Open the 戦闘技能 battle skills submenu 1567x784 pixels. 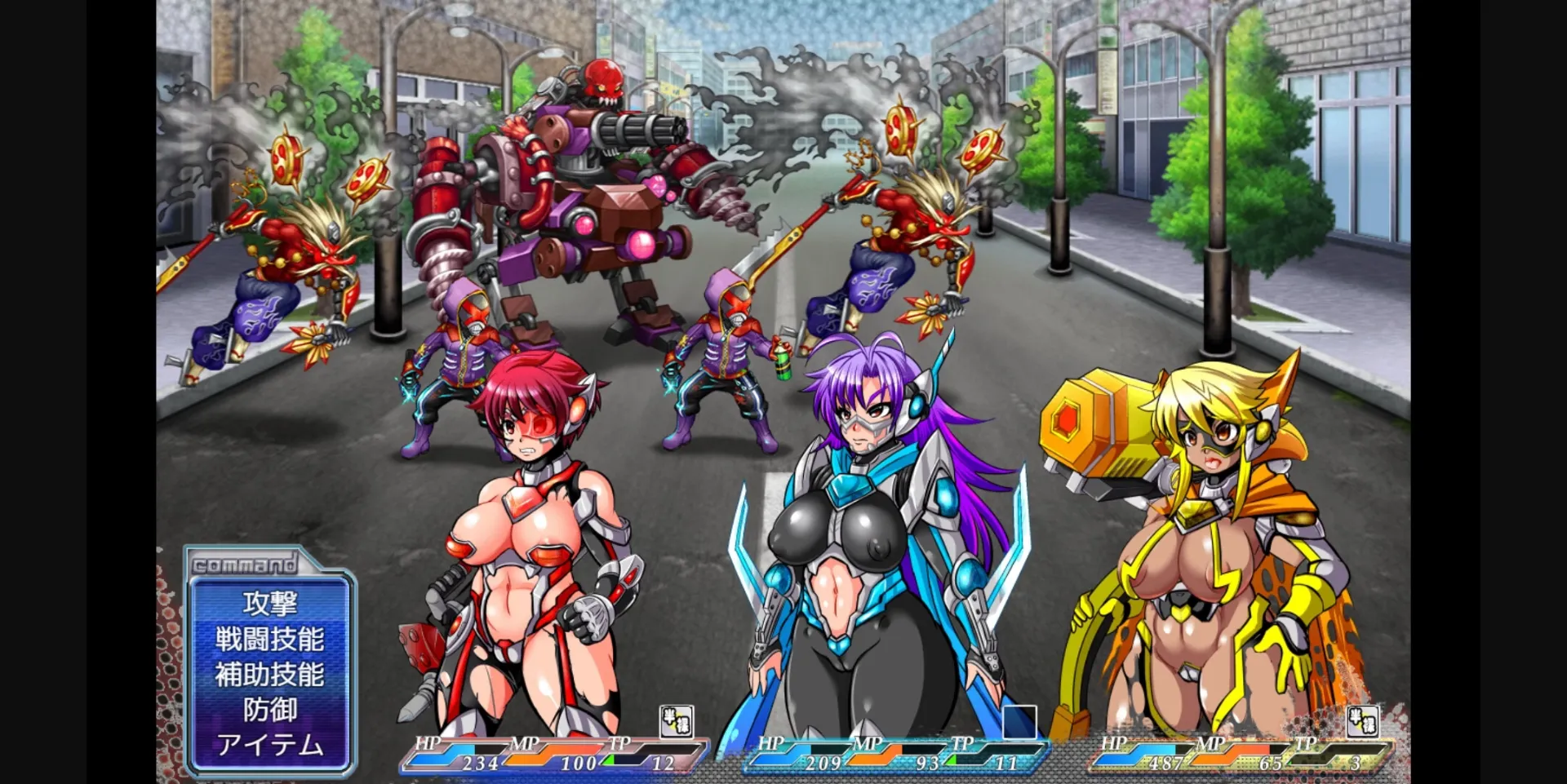pyautogui.click(x=269, y=640)
